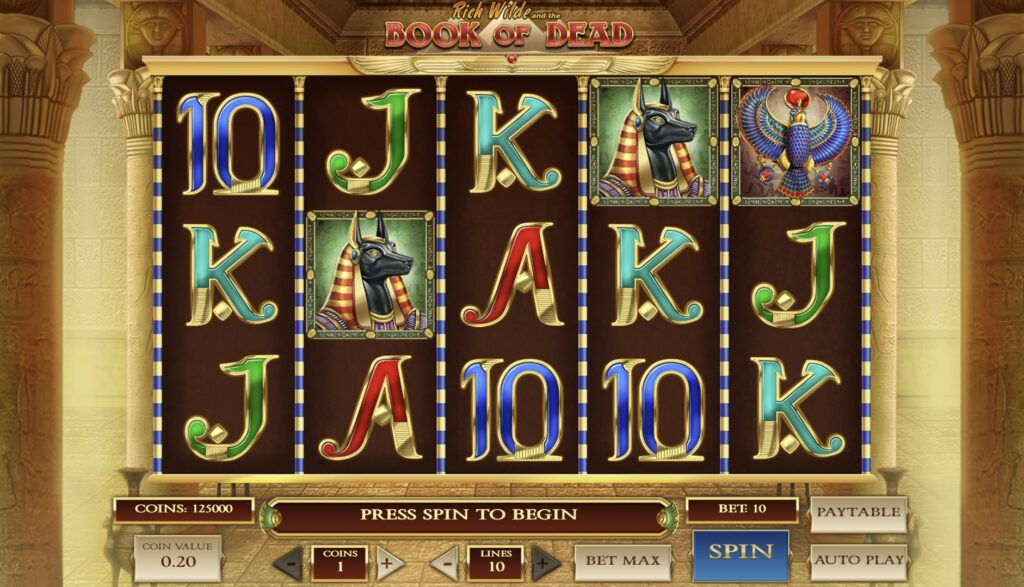
Task: Start Auto Play
Action: pos(858,561)
